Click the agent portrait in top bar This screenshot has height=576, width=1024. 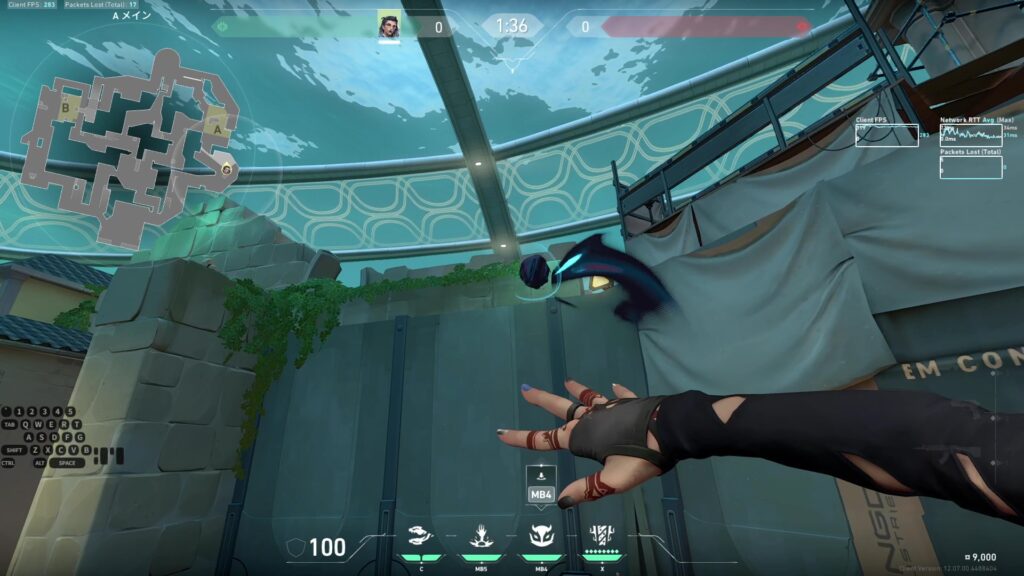(389, 26)
